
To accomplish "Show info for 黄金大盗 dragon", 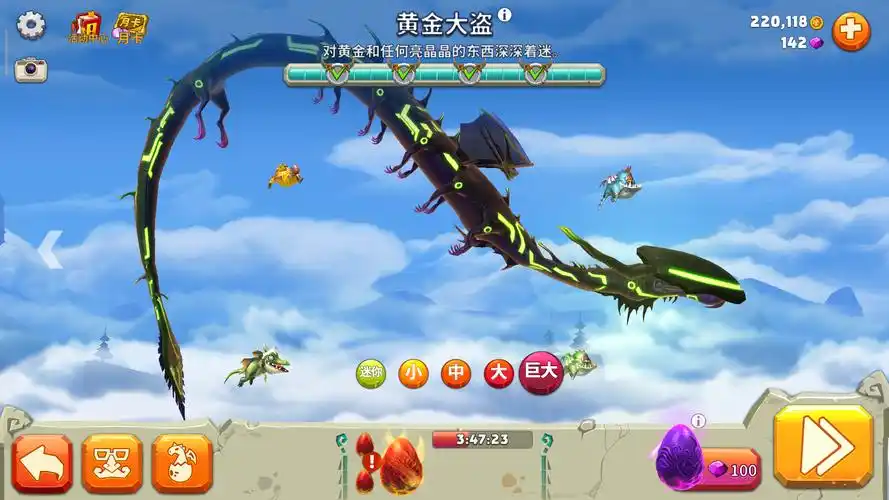I will tap(505, 15).
